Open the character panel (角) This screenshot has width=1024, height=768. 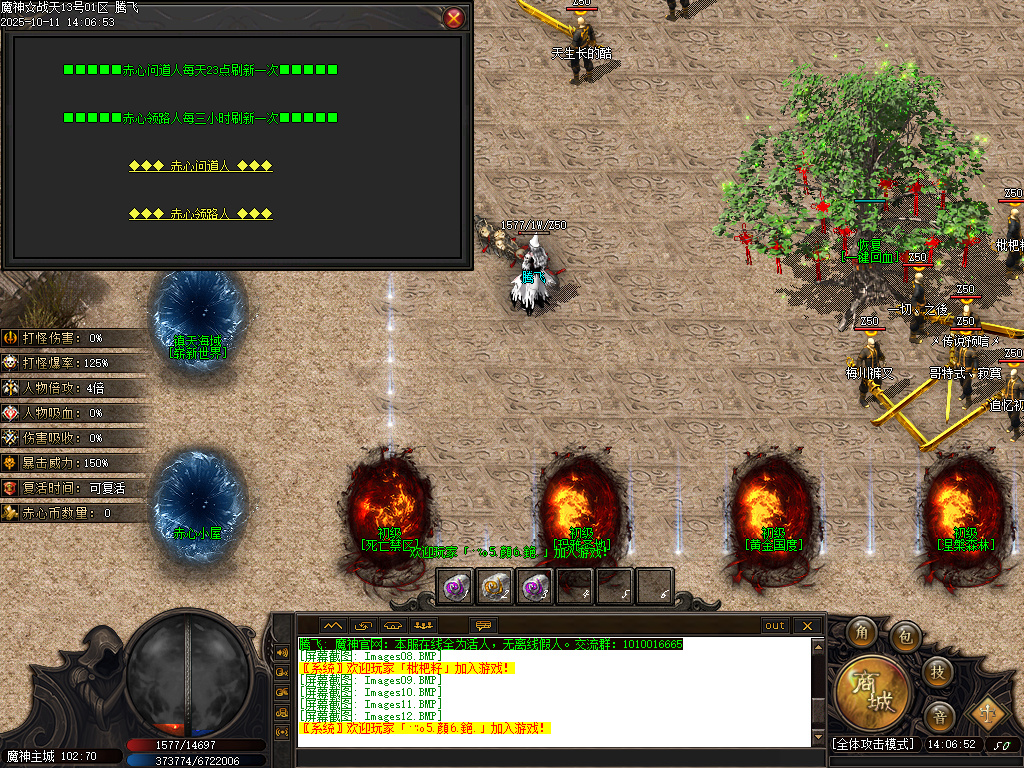click(x=860, y=632)
